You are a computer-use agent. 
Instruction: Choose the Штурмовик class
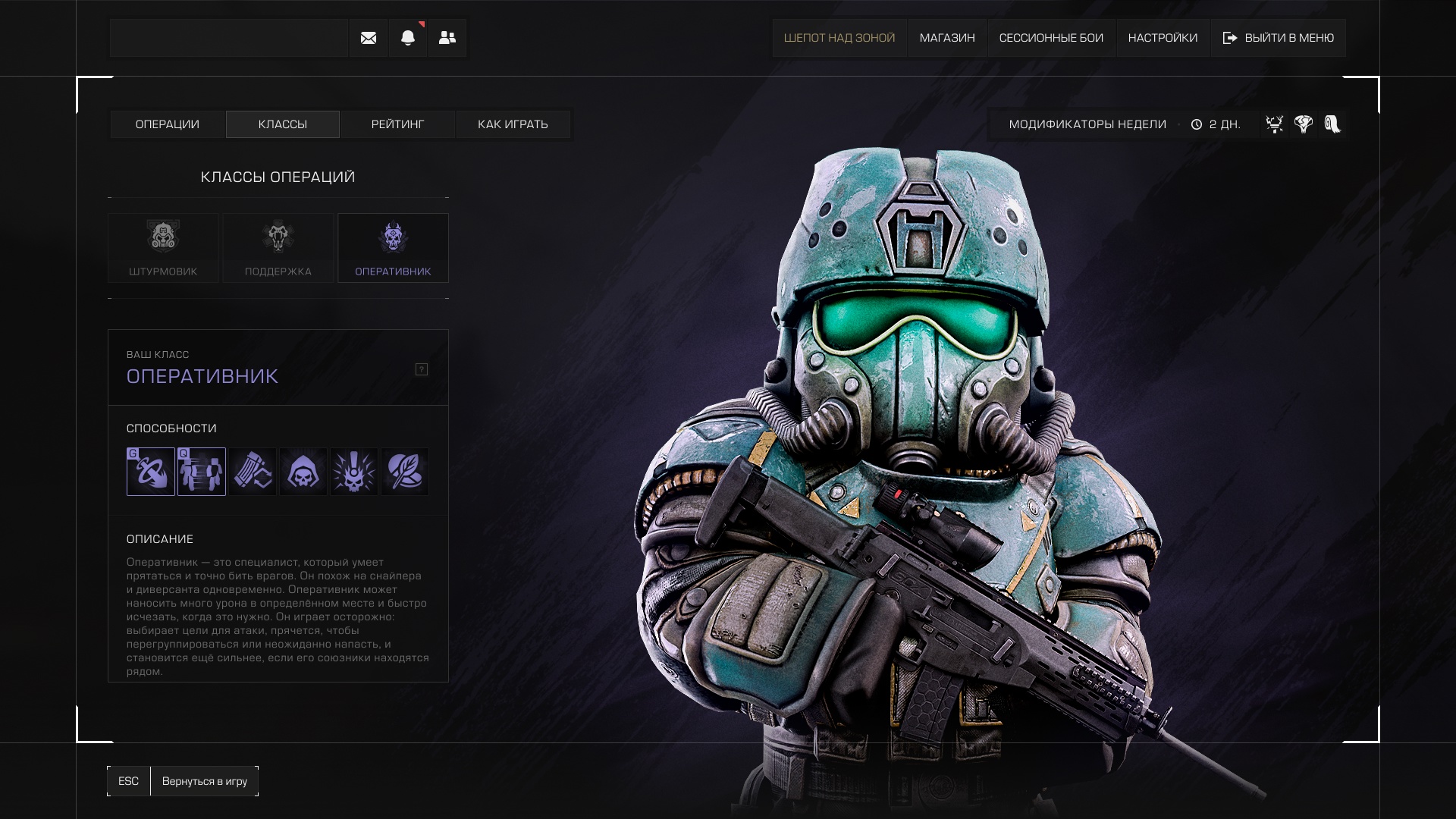tap(163, 248)
